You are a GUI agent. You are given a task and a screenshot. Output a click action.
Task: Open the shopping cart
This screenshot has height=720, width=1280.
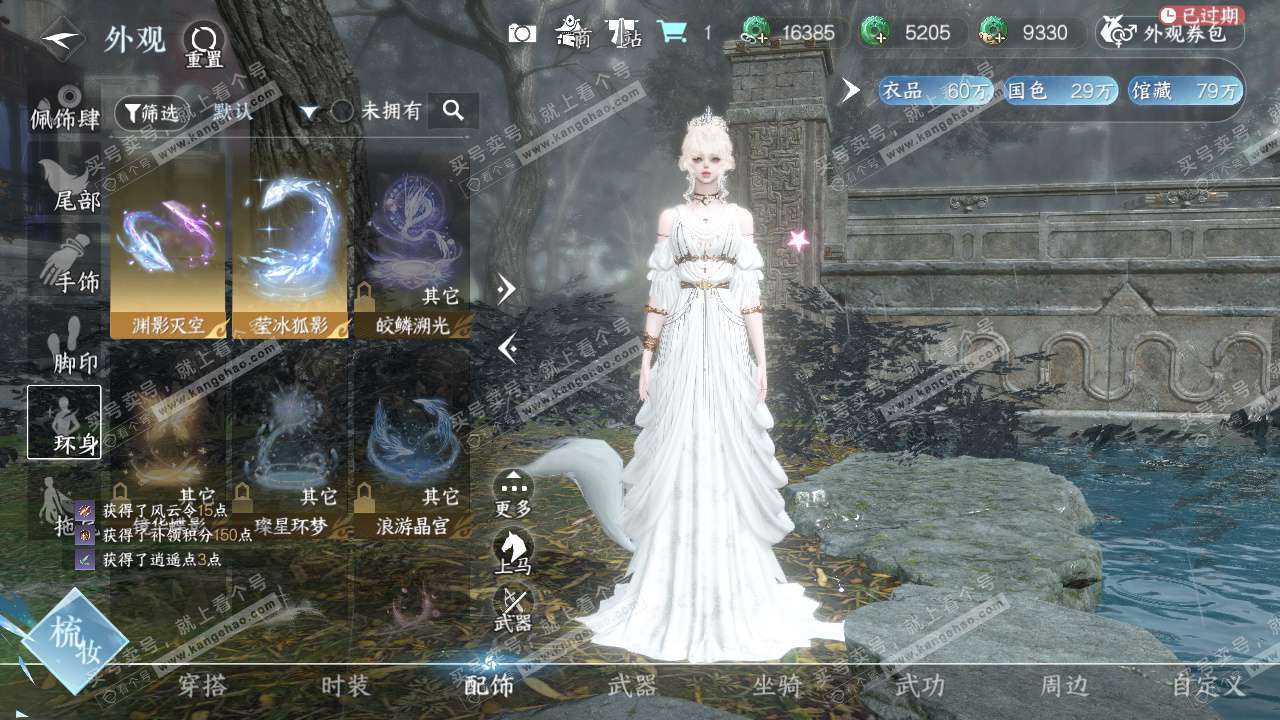[671, 33]
